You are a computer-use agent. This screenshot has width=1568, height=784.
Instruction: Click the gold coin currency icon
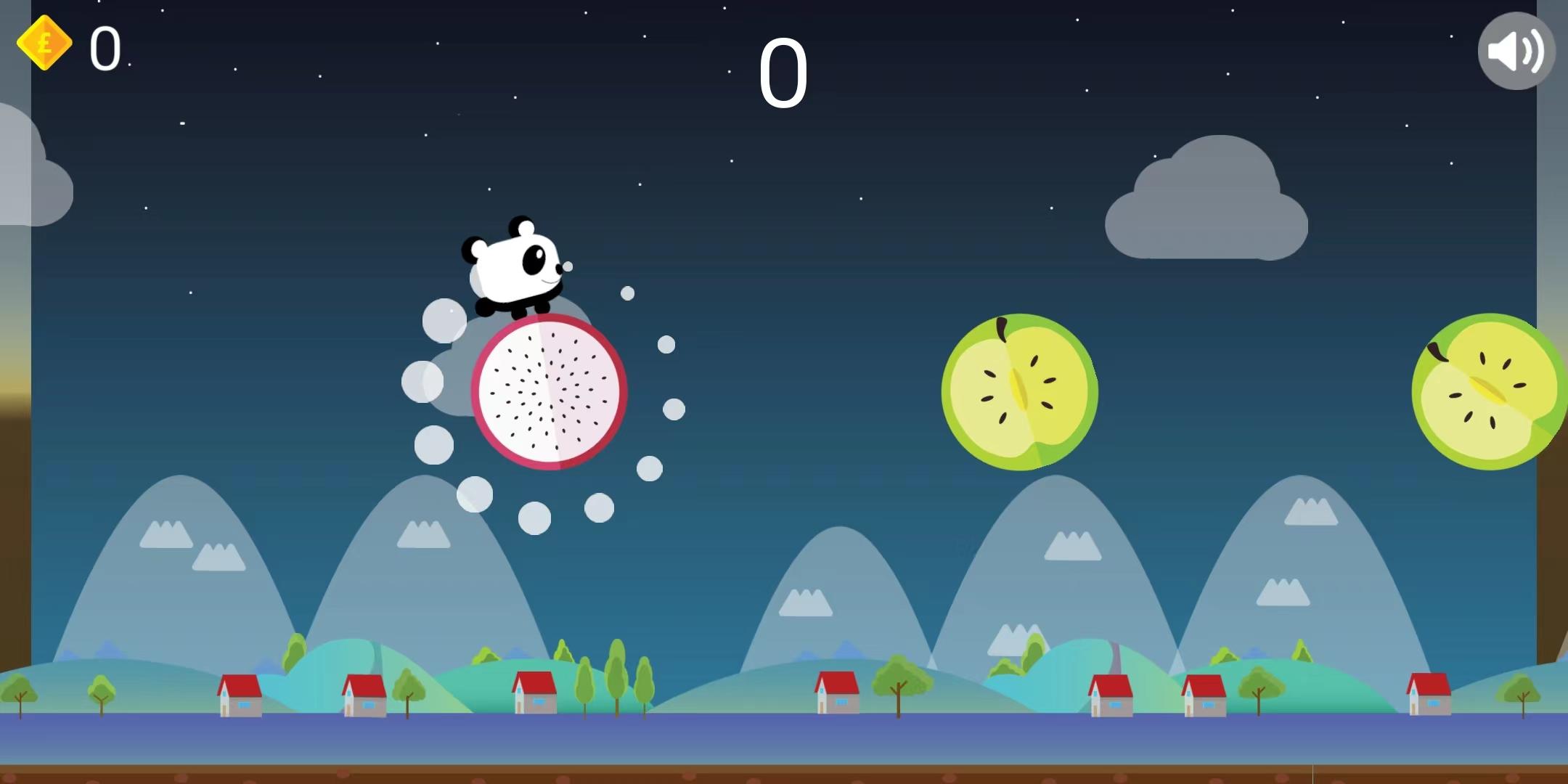tap(45, 44)
